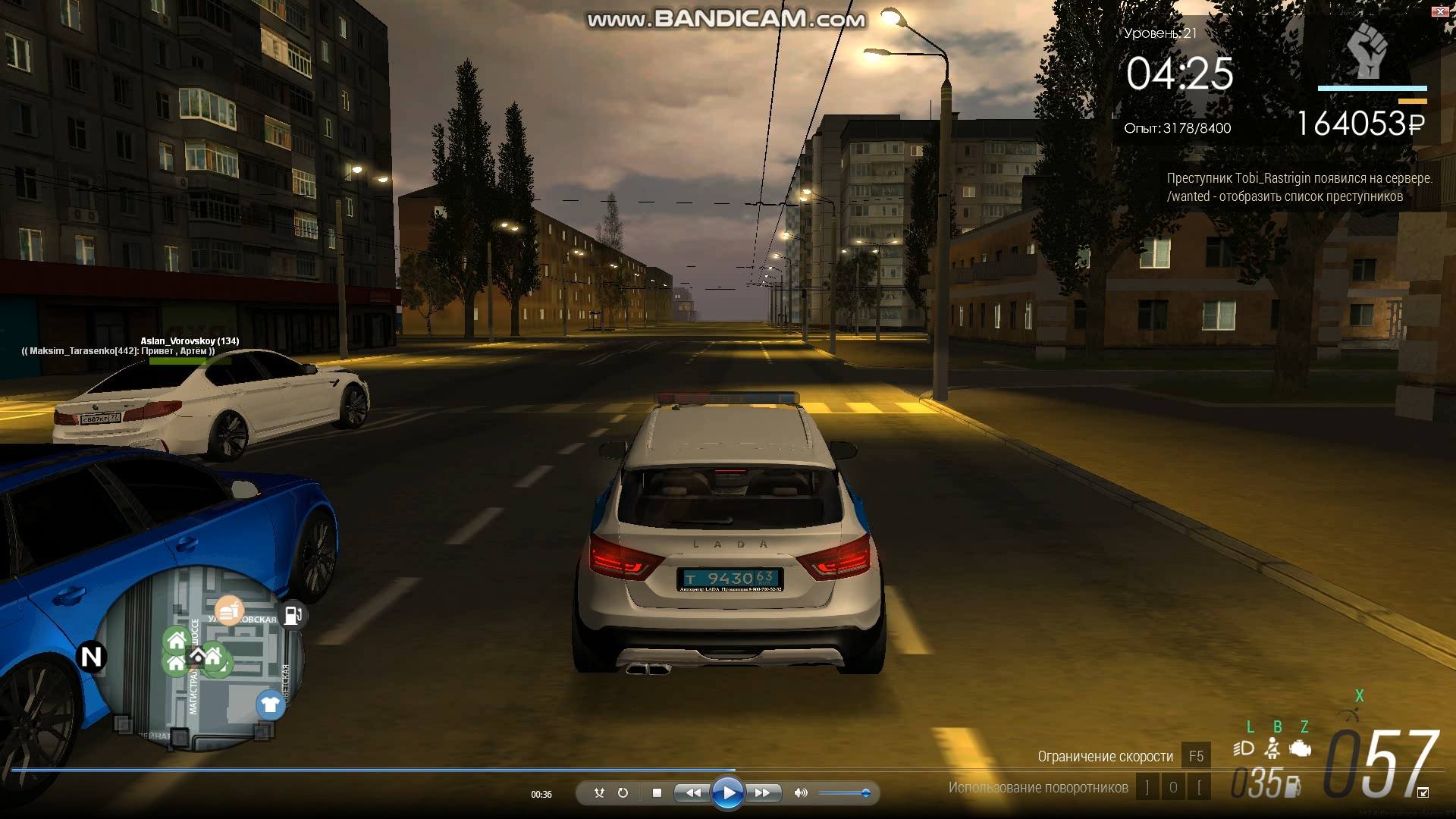Image resolution: width=1456 pixels, height=819 pixels.
Task: Click the fist faction icon
Action: (x=1367, y=51)
